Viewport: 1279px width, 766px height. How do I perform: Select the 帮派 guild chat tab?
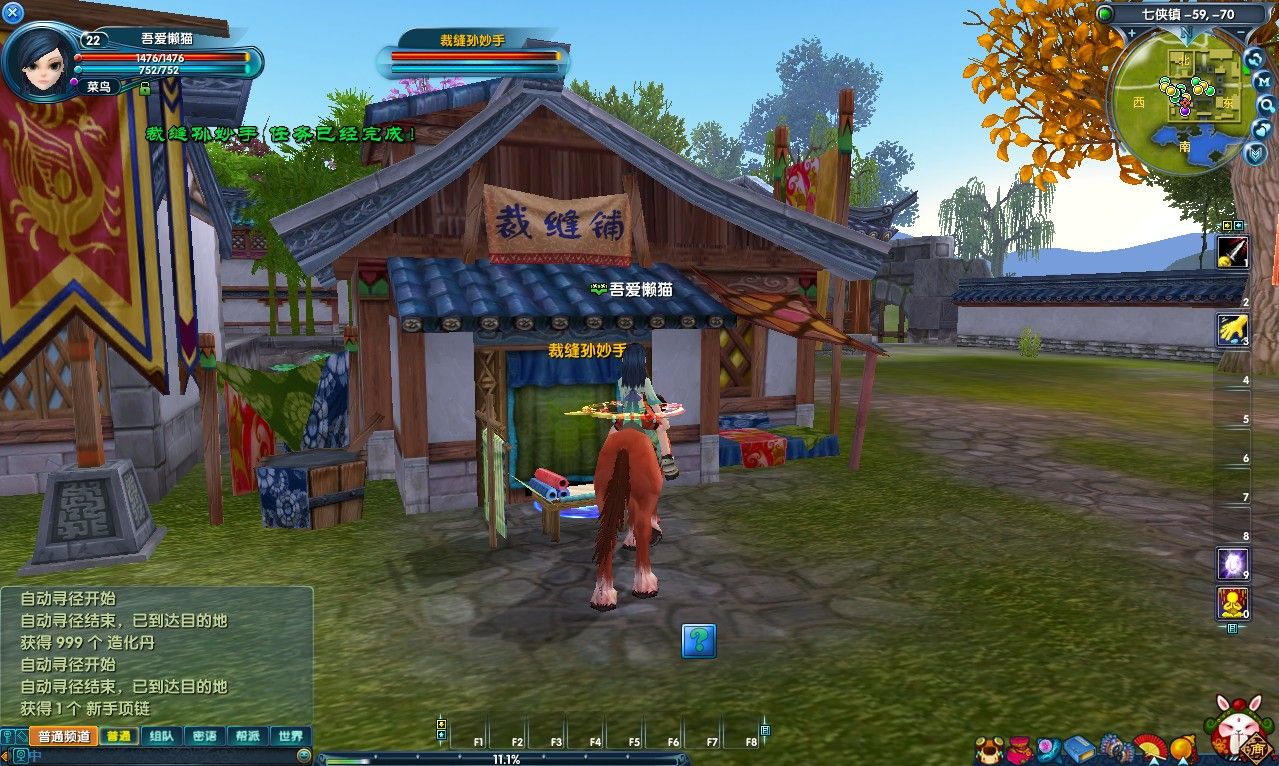pos(247,736)
